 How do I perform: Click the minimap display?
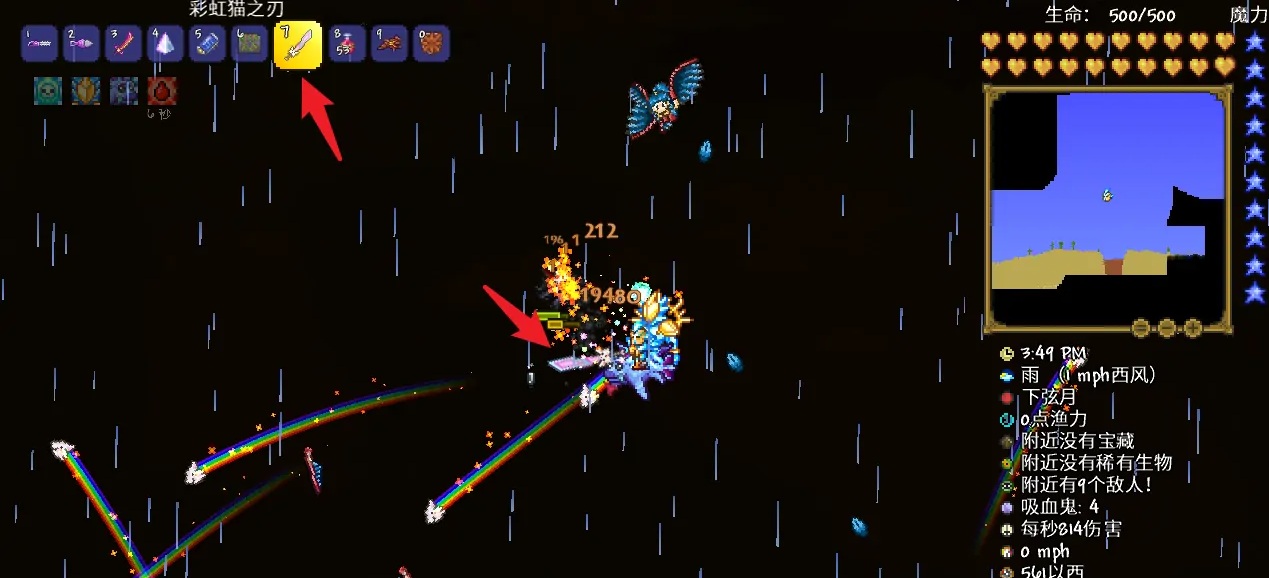click(x=1107, y=207)
